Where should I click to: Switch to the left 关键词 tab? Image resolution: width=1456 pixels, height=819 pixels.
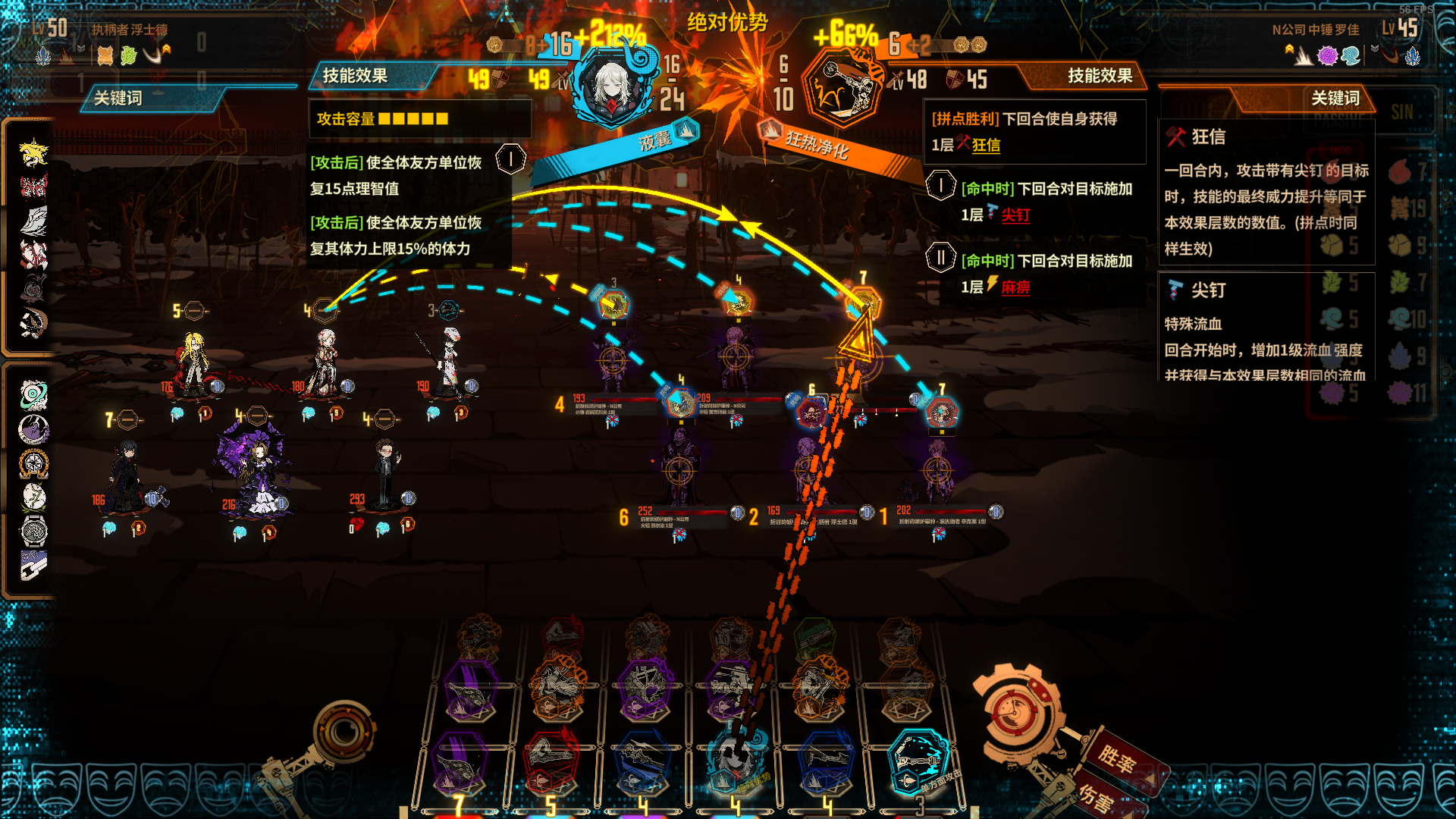pyautogui.click(x=118, y=99)
